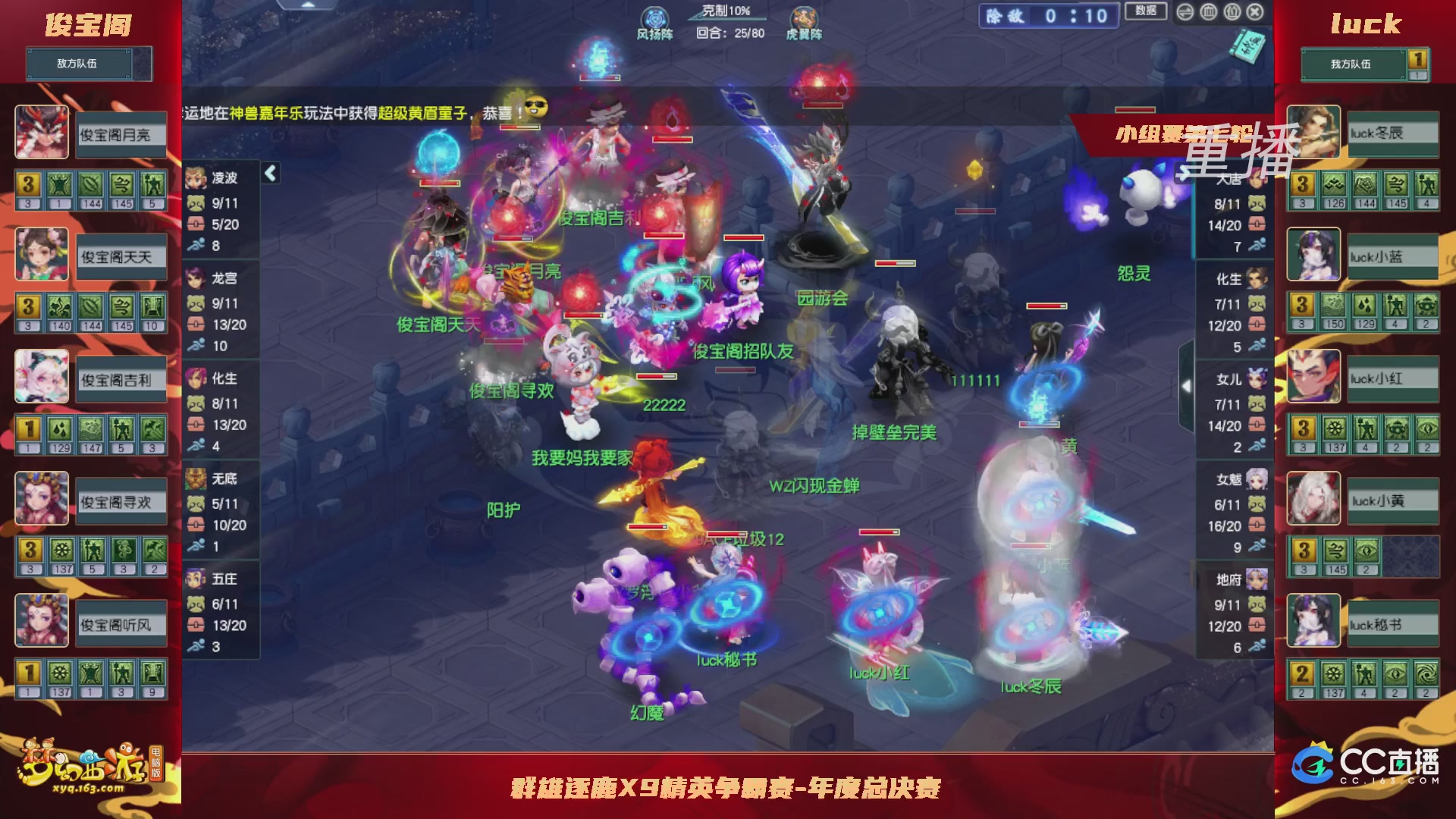Toggle the hide-interface circle icon in top-right toolbar
Screen dimensions: 1456x819
tap(1208, 11)
